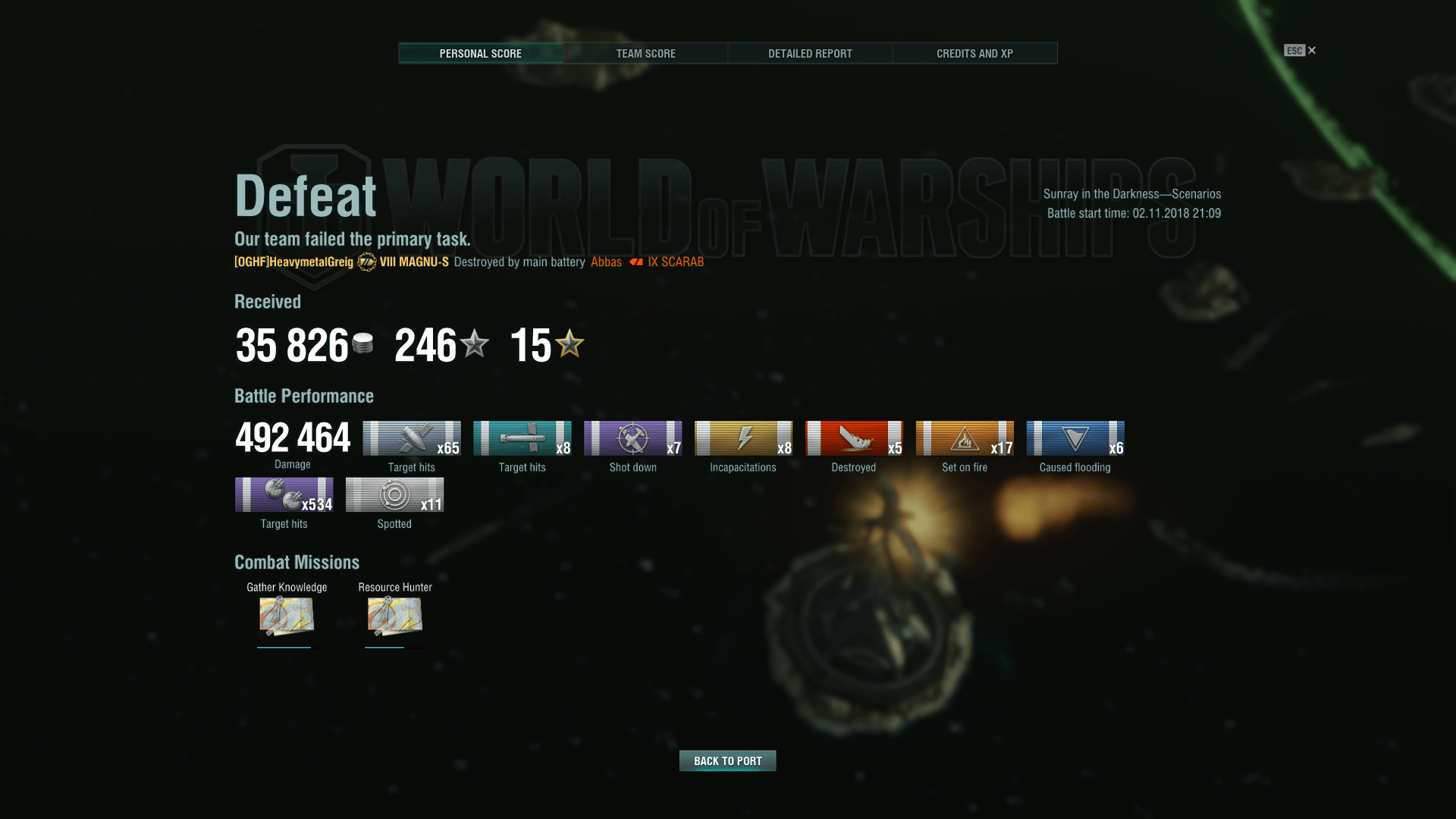
Task: Show the Credits and XP tab
Action: tap(974, 53)
